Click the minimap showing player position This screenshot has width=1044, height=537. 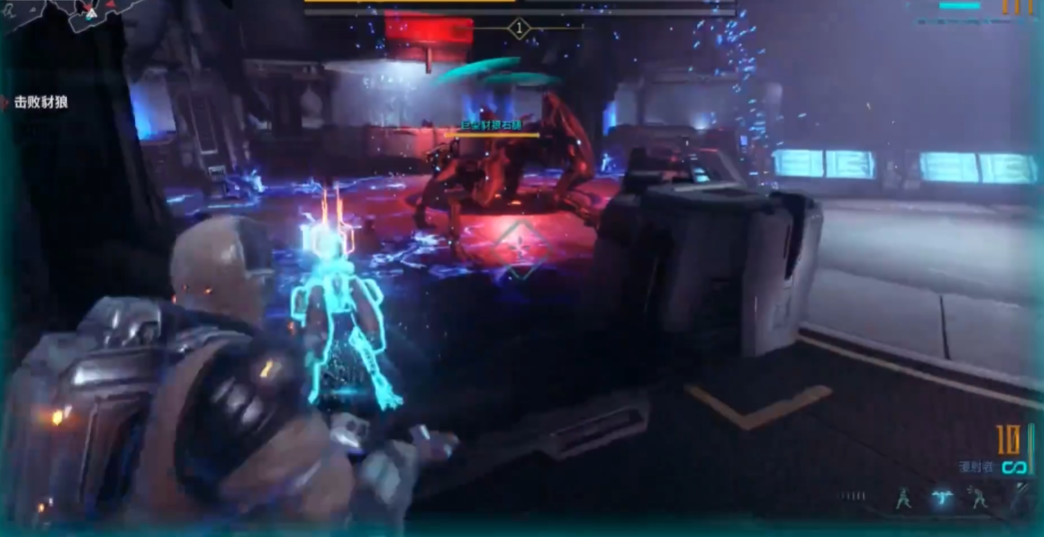click(62, 16)
